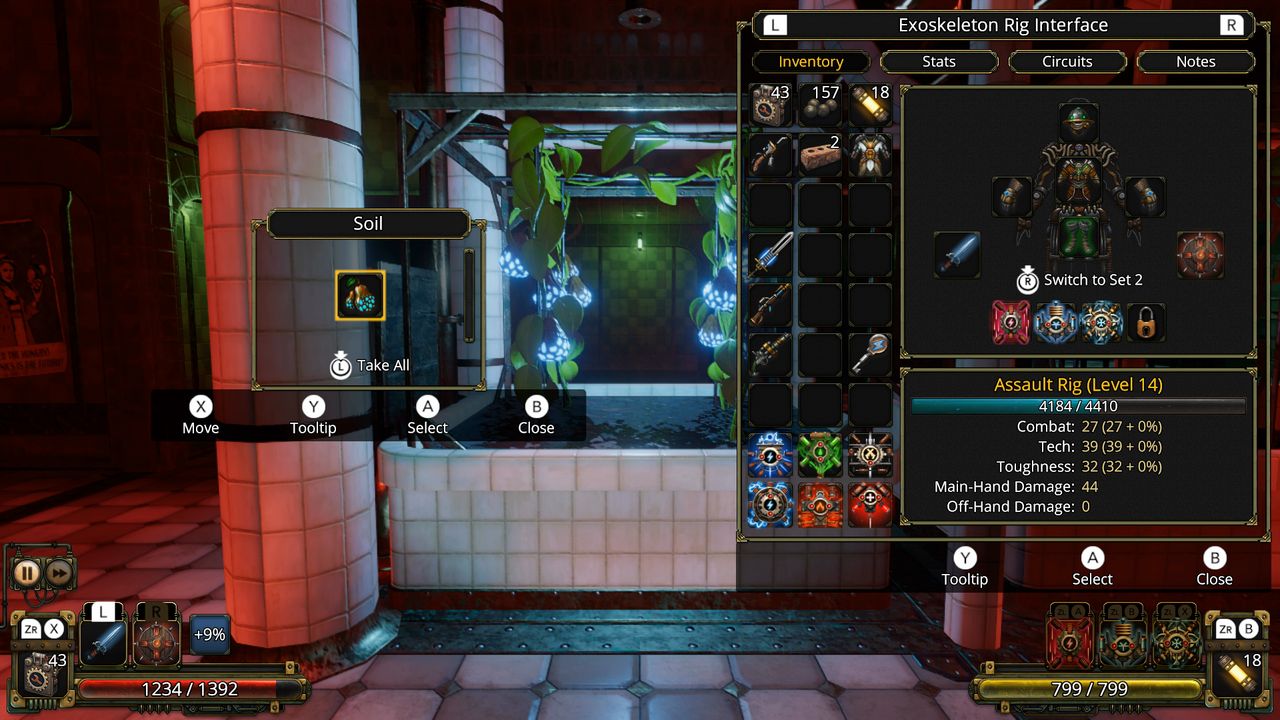Expand the Stats panel
The height and width of the screenshot is (720, 1280).
click(x=938, y=61)
